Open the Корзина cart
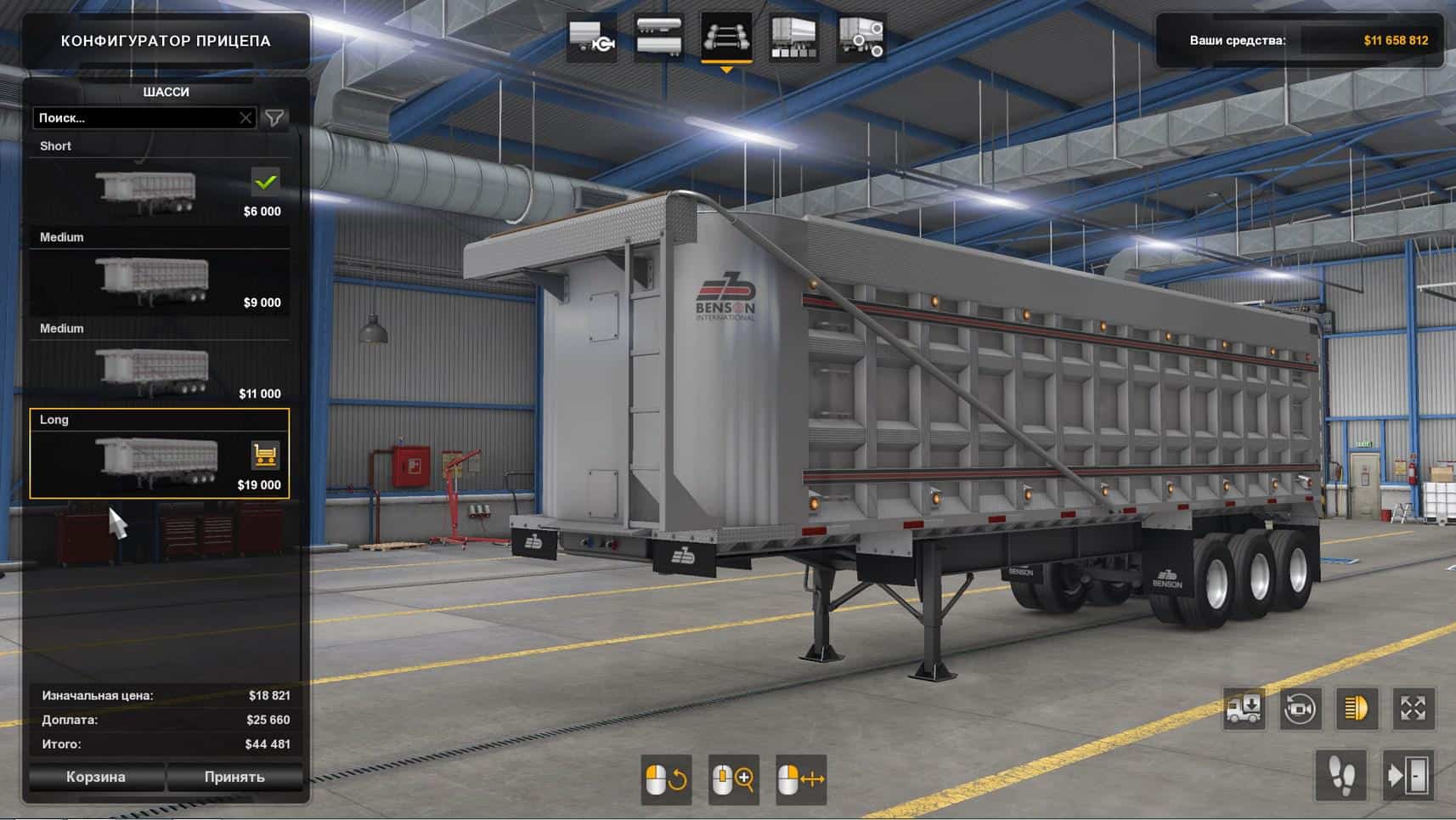The width and height of the screenshot is (1456, 820). point(96,777)
